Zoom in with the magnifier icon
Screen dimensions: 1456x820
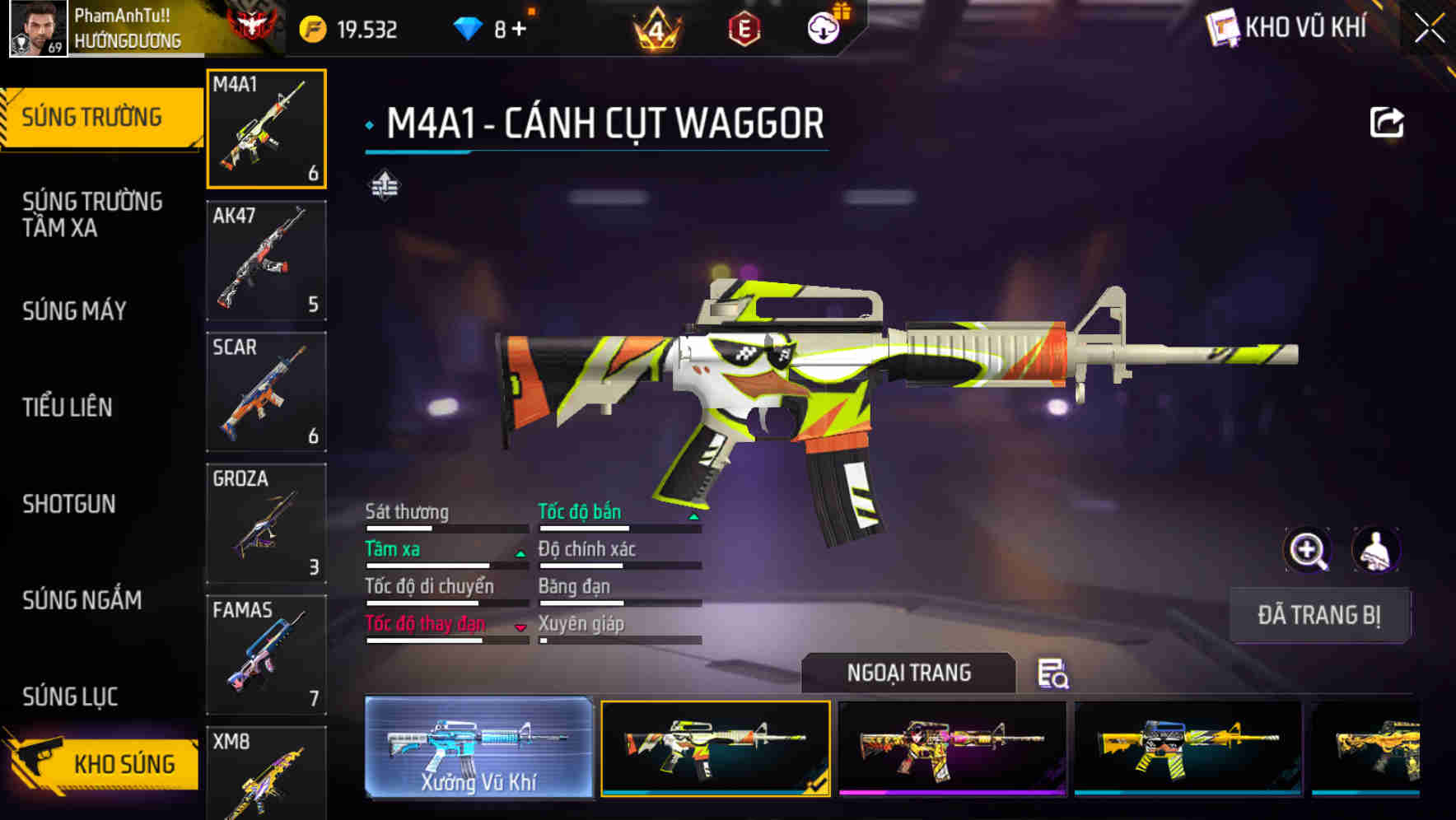tap(1307, 550)
